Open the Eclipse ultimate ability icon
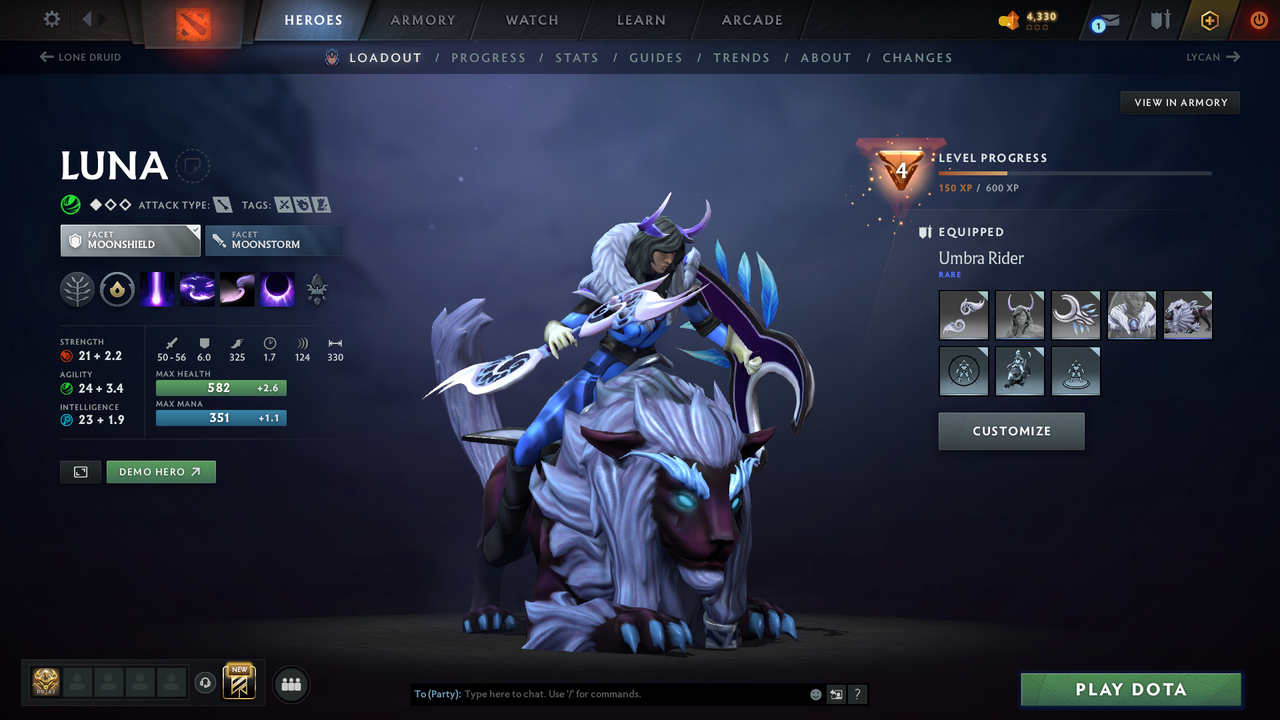 (276, 289)
